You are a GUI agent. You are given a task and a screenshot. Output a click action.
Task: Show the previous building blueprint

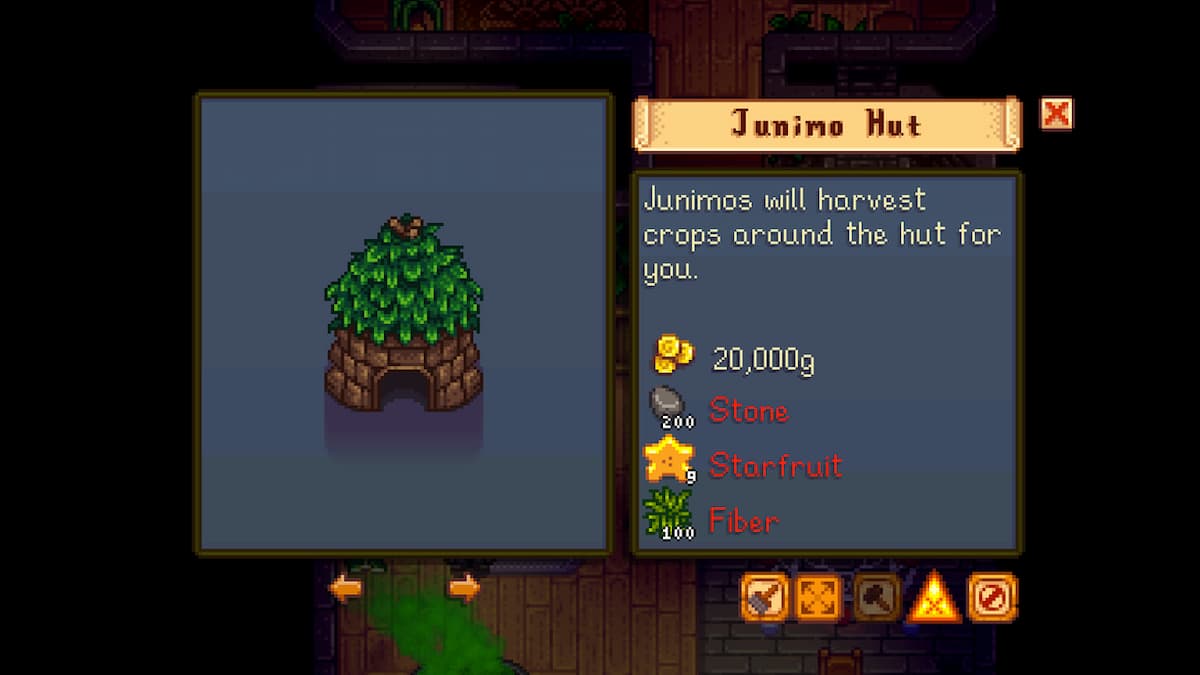pyautogui.click(x=345, y=589)
